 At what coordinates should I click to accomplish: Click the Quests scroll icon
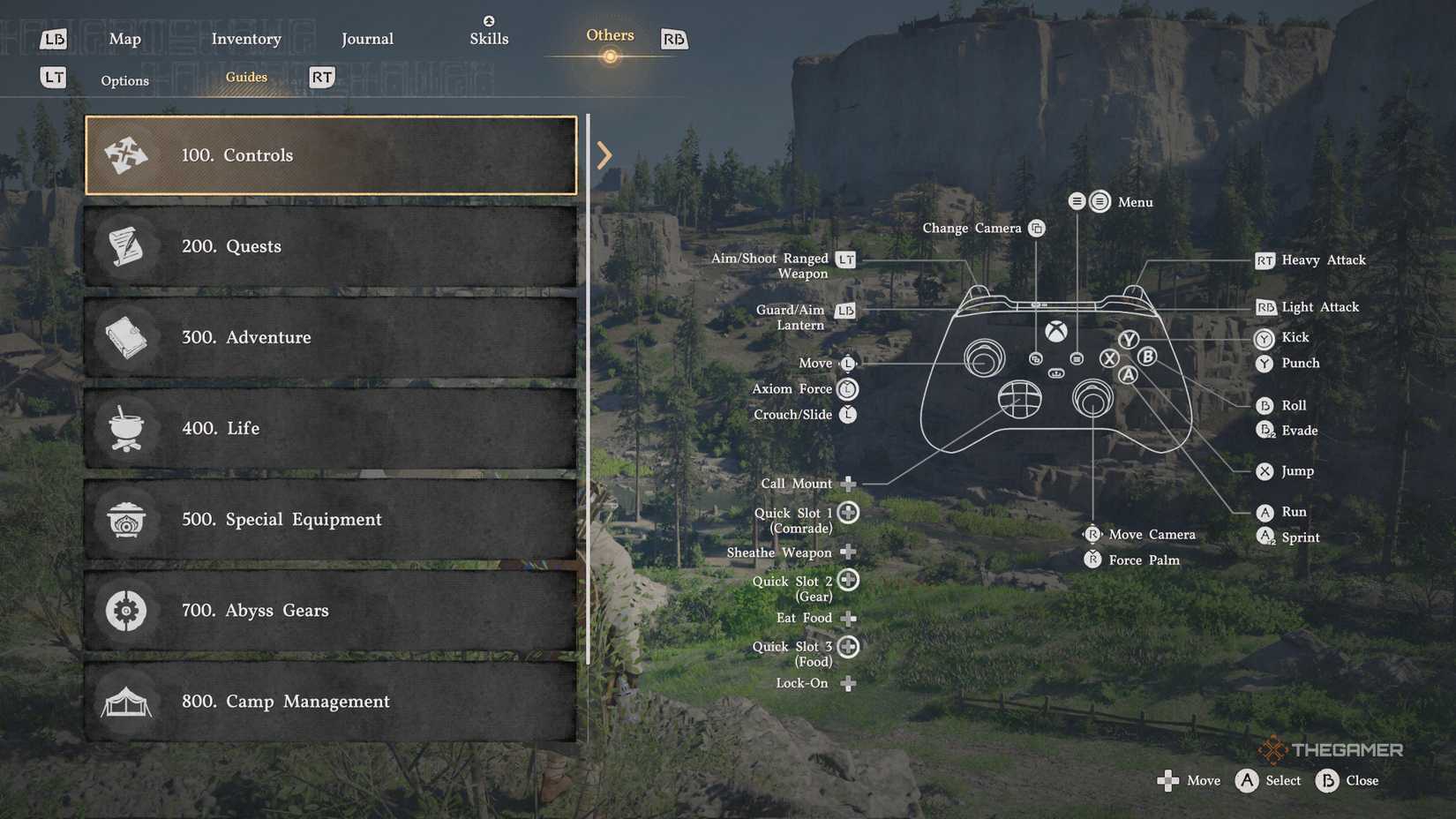126,246
